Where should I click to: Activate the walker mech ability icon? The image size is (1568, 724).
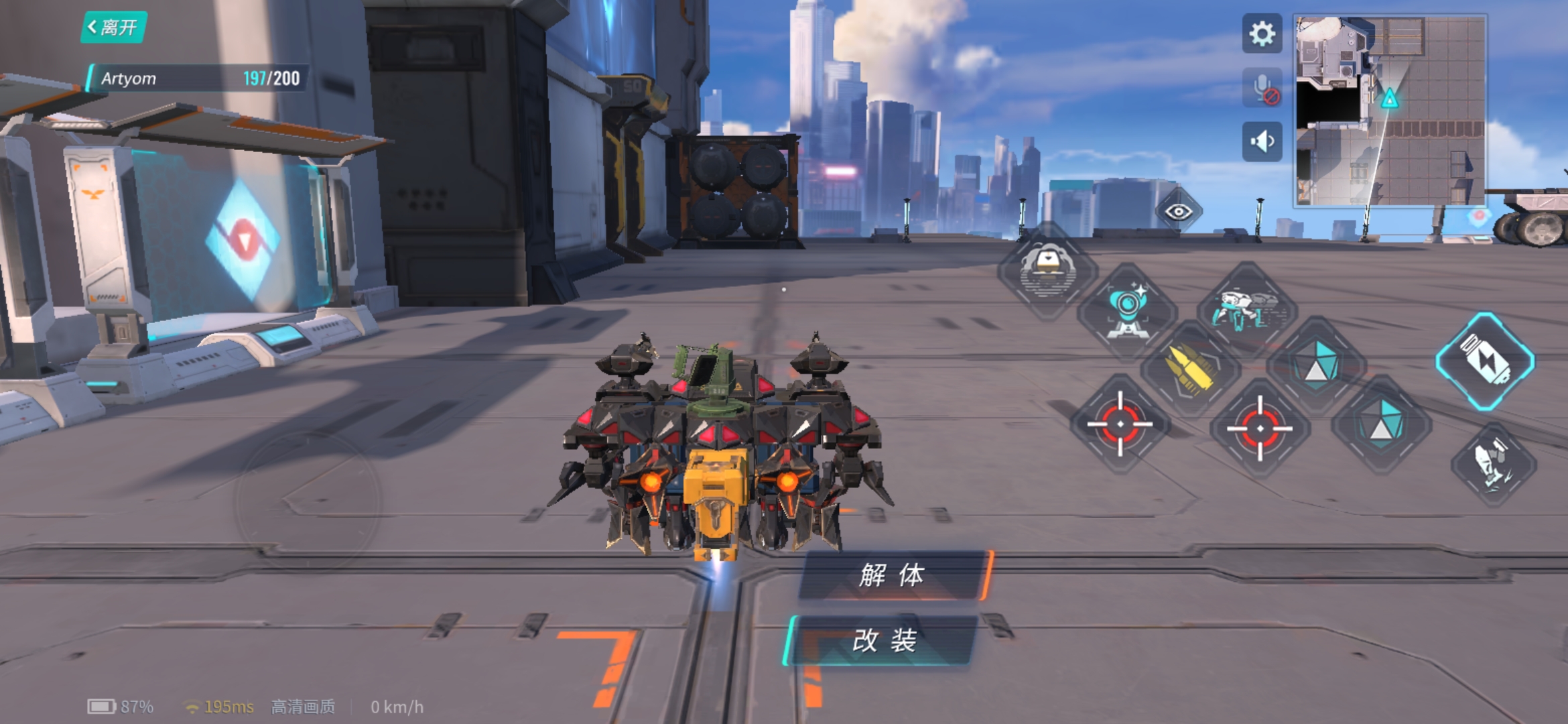tap(1247, 310)
